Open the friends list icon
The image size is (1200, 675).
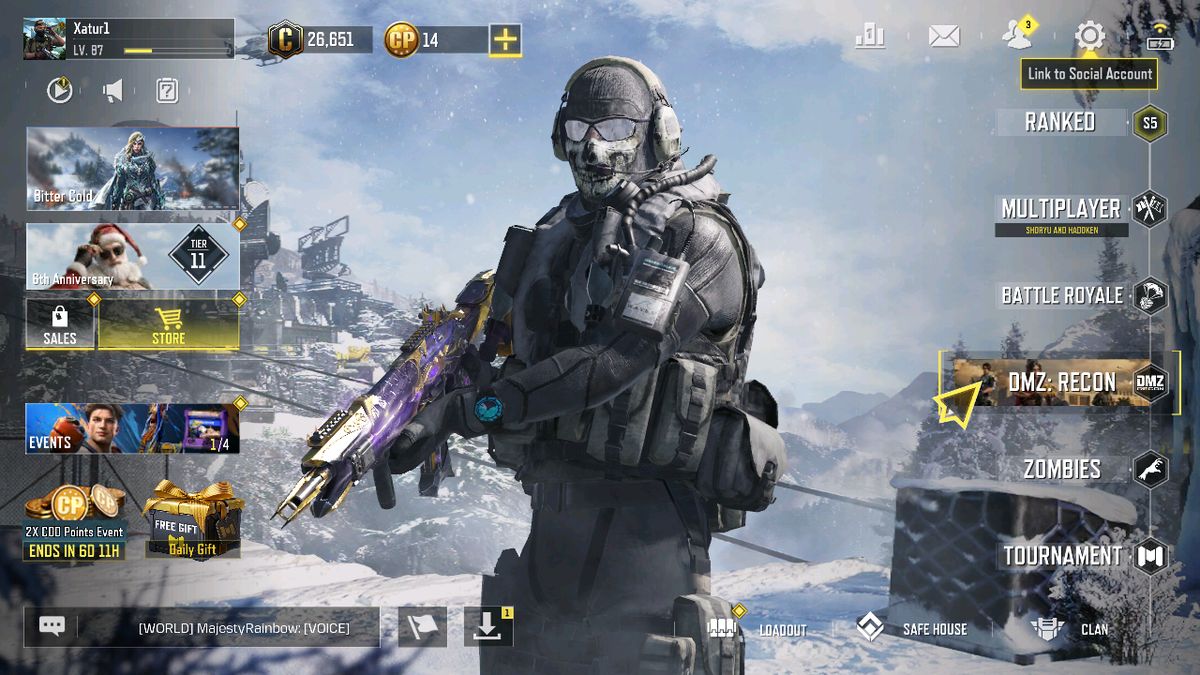[1018, 36]
